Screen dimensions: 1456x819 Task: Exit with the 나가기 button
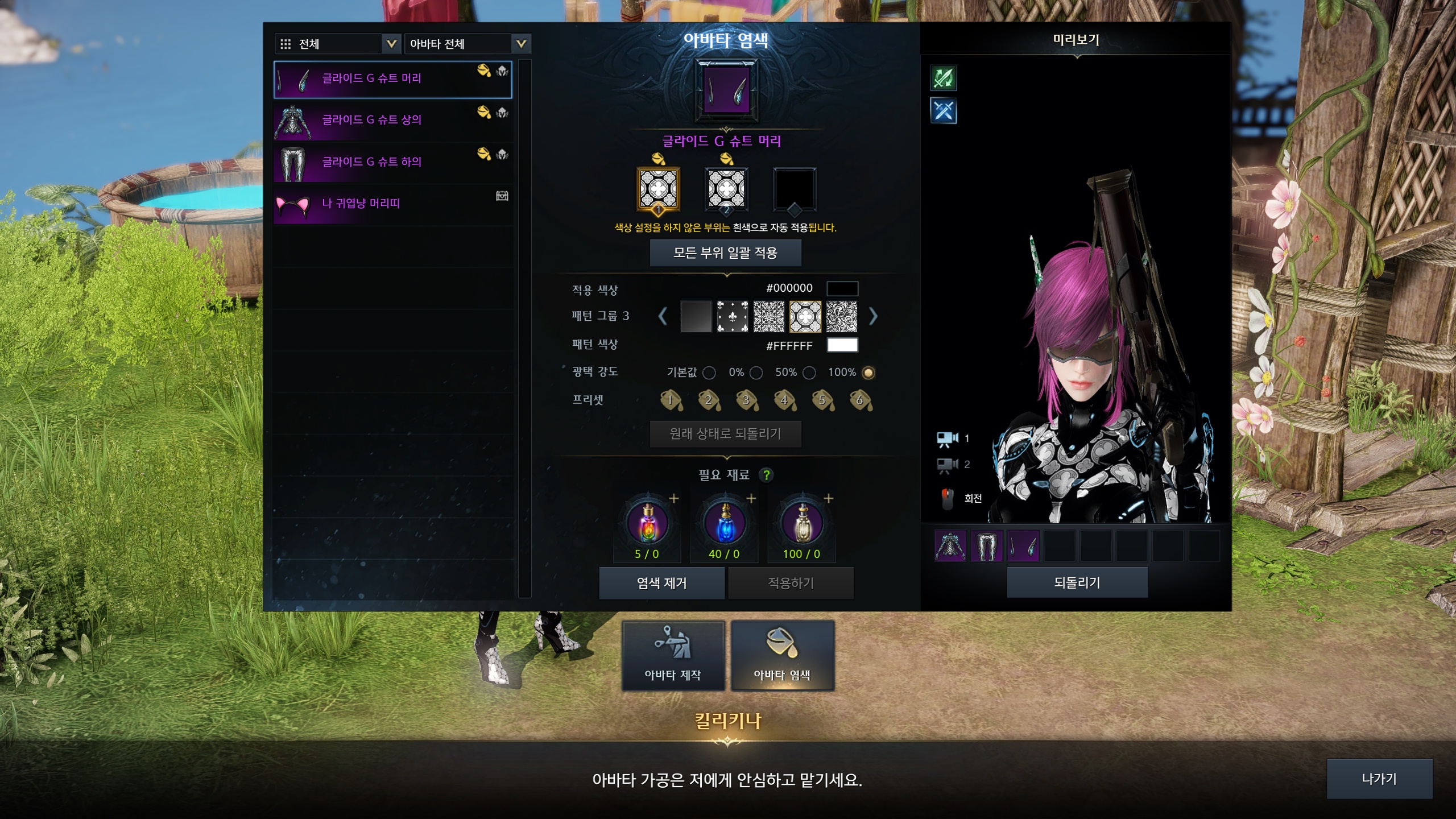tap(1379, 779)
